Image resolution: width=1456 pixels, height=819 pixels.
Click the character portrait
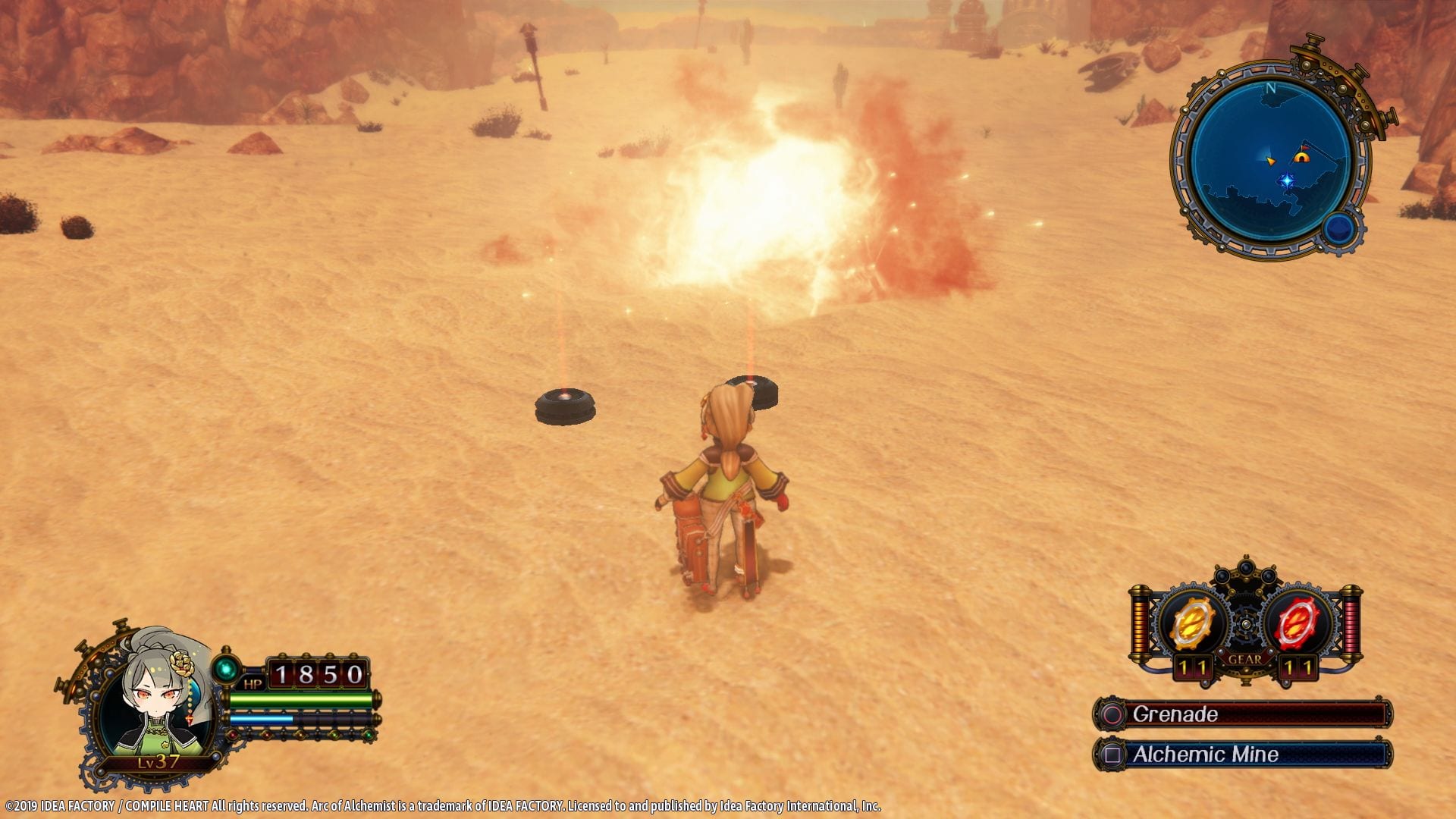coord(155,706)
